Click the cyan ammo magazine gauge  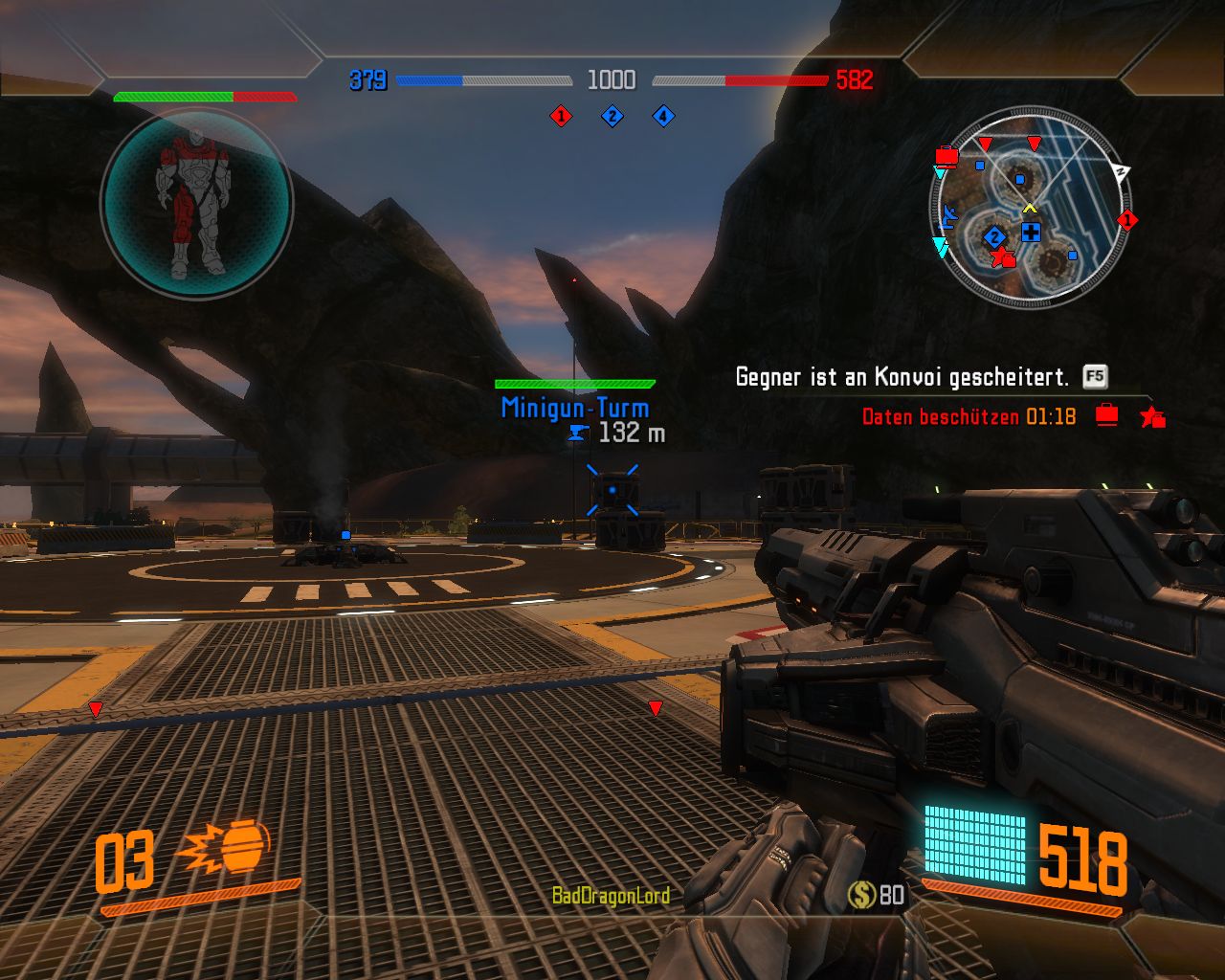(x=974, y=845)
